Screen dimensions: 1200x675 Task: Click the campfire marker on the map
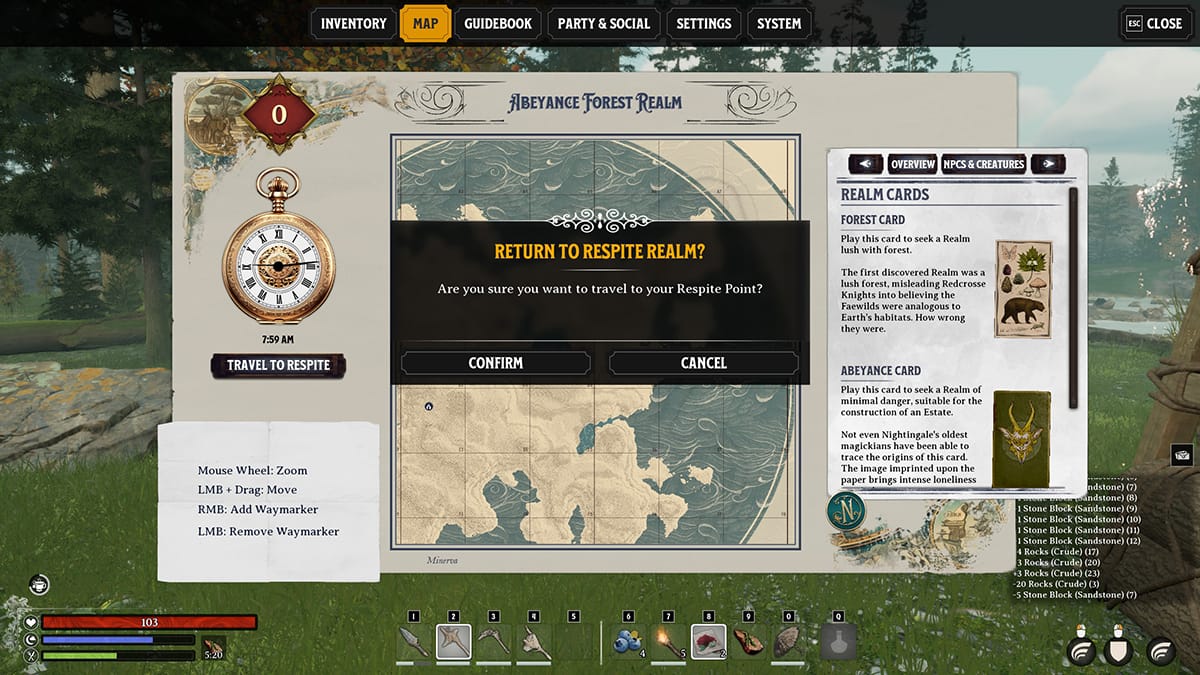click(429, 407)
